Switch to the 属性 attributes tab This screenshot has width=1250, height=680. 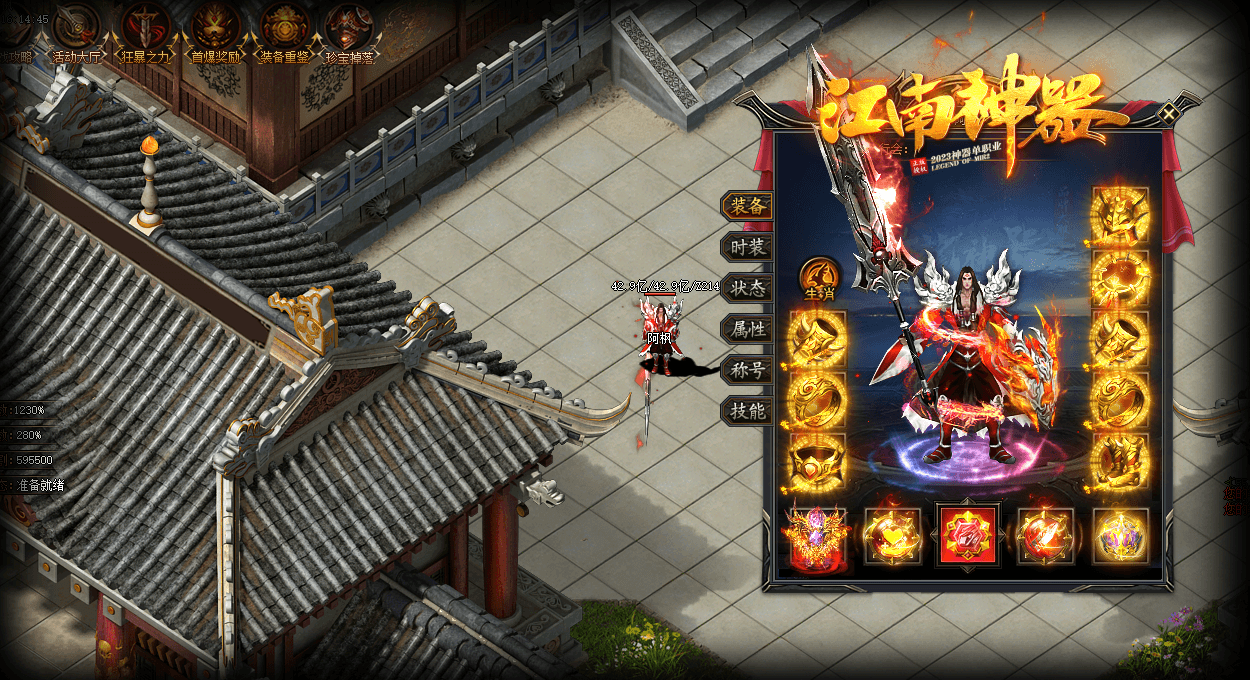(747, 329)
